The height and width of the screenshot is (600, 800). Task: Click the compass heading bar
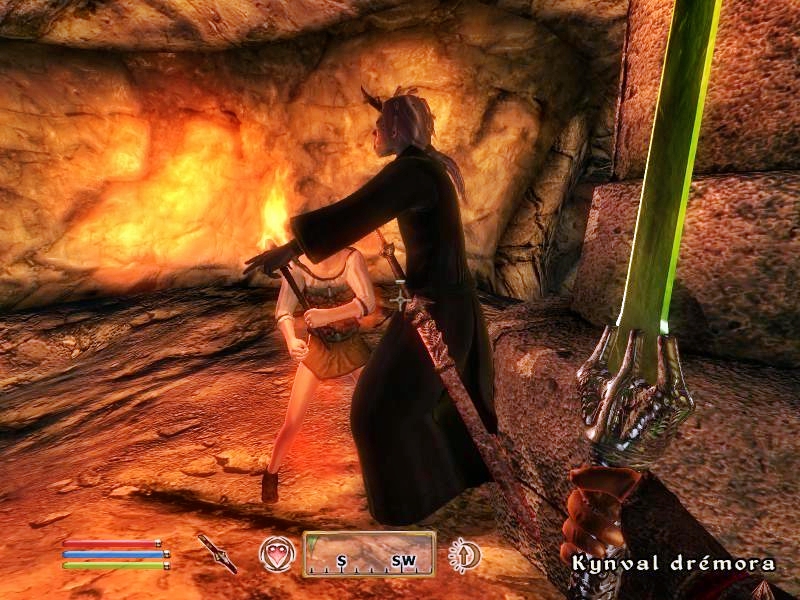(369, 554)
